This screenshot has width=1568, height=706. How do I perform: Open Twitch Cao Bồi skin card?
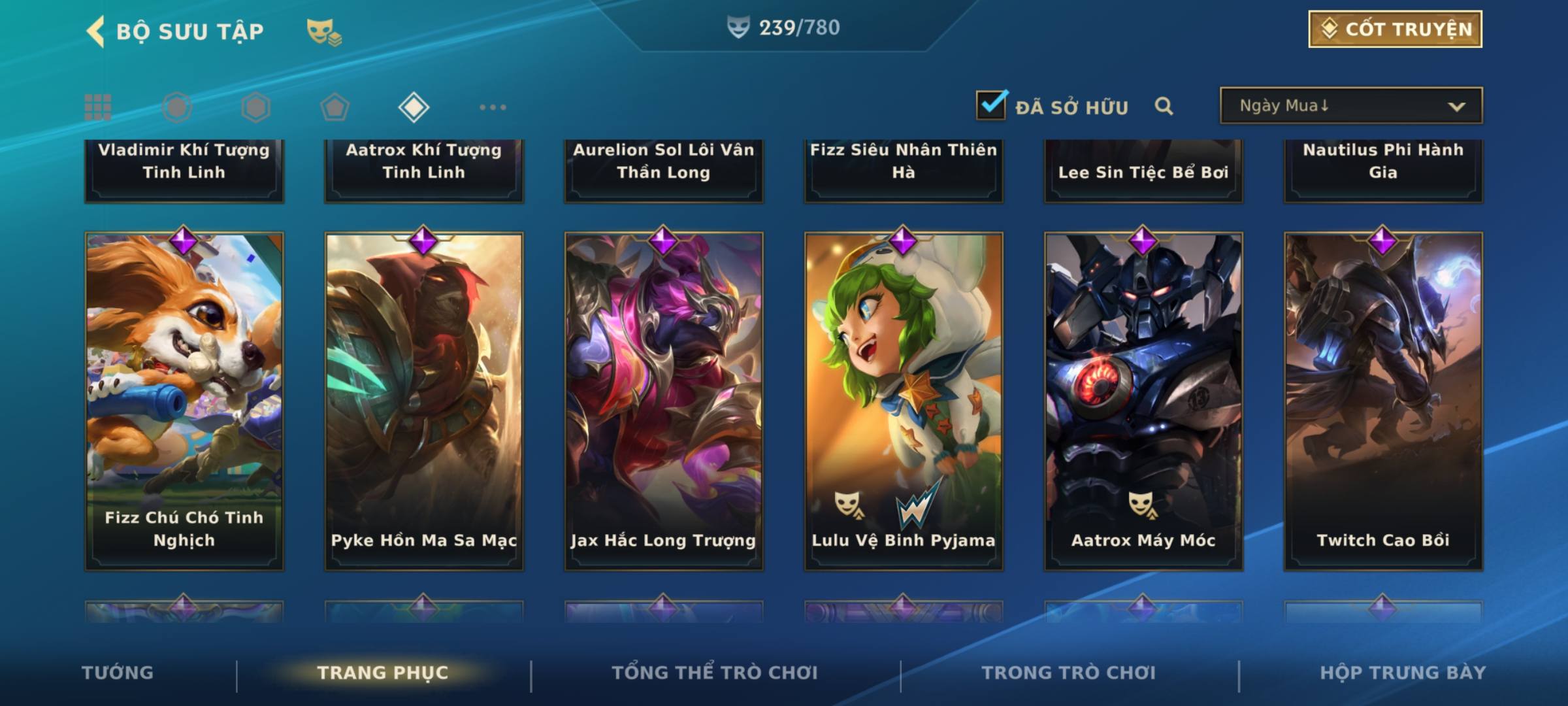click(1383, 401)
